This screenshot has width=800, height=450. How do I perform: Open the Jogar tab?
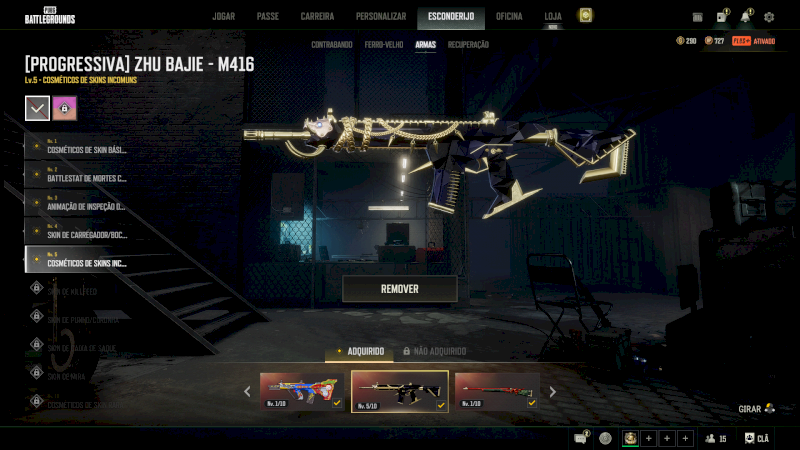tap(223, 17)
